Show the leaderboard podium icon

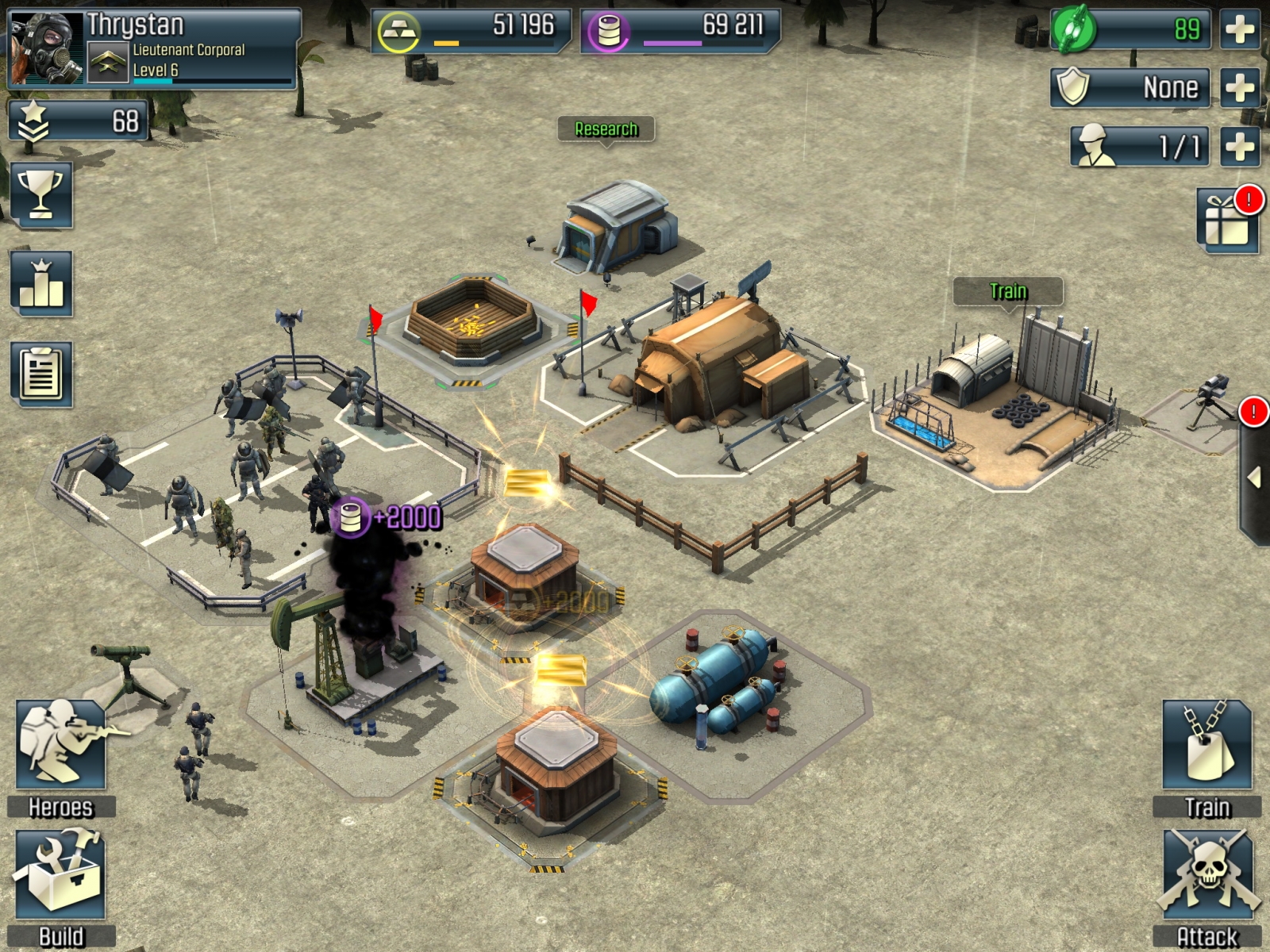pos(41,283)
